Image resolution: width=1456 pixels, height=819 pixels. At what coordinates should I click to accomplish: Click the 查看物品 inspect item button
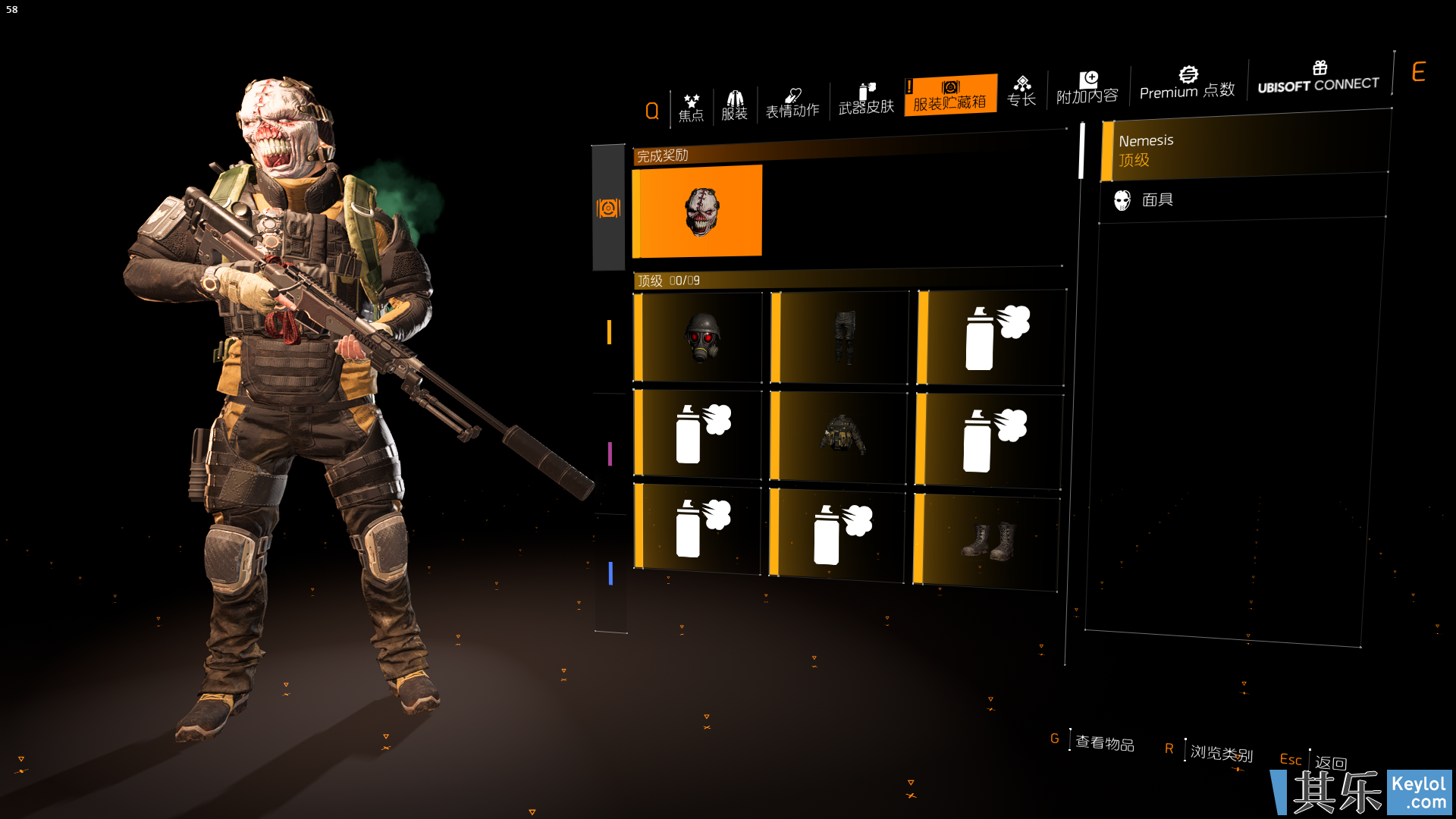pos(1104,742)
